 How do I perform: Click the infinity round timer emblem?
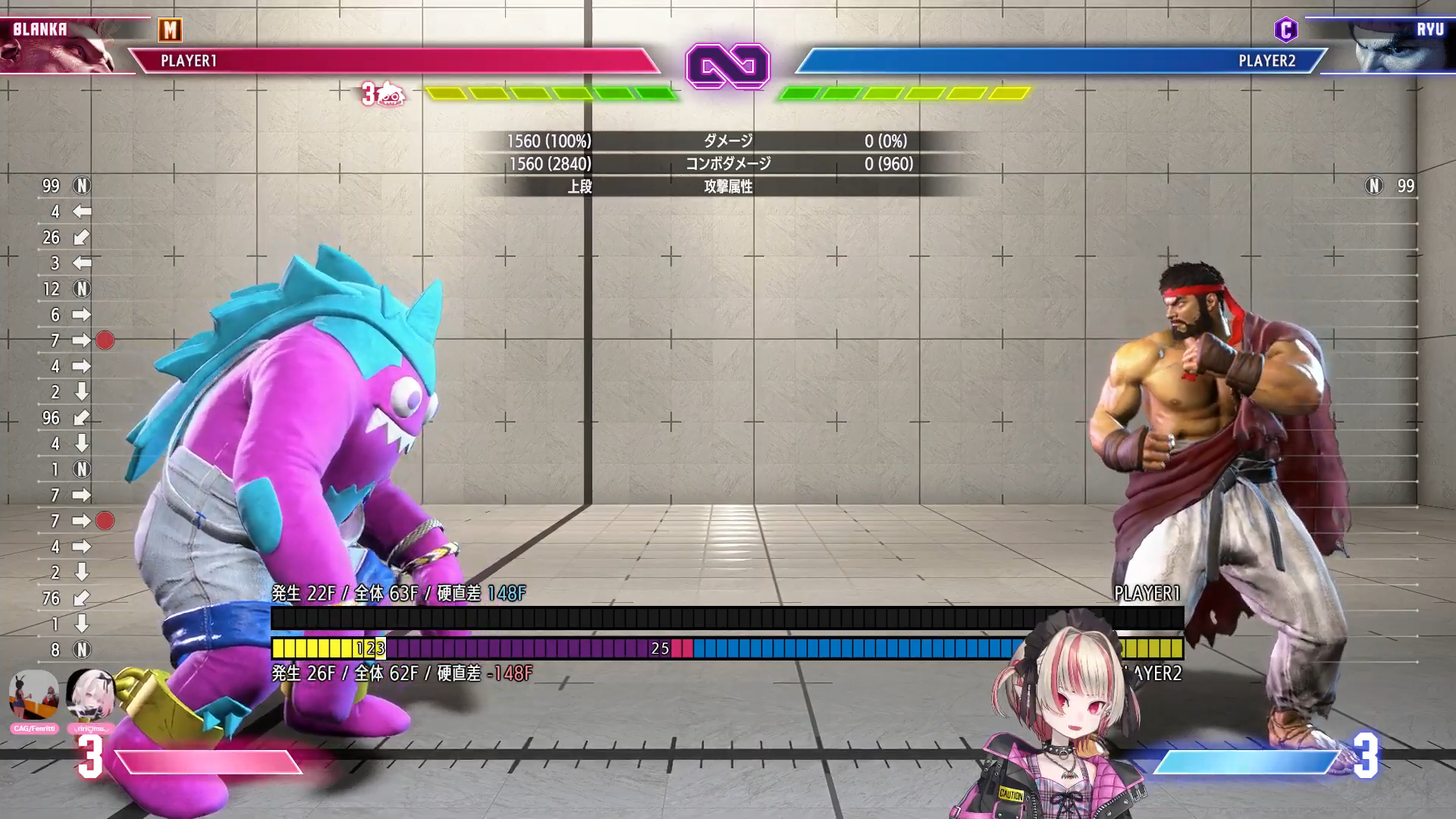click(727, 67)
